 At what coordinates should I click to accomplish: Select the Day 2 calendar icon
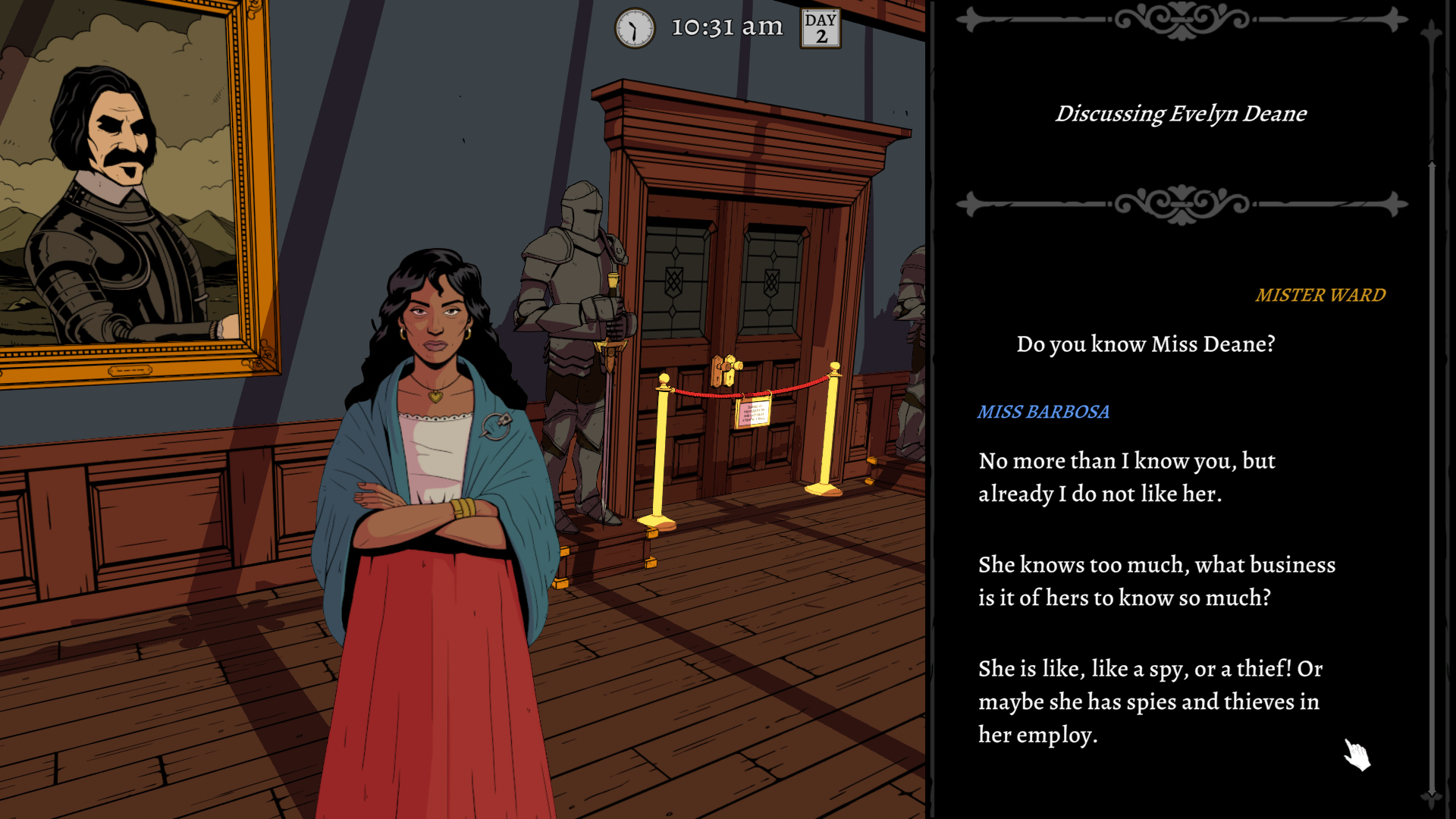(x=821, y=29)
